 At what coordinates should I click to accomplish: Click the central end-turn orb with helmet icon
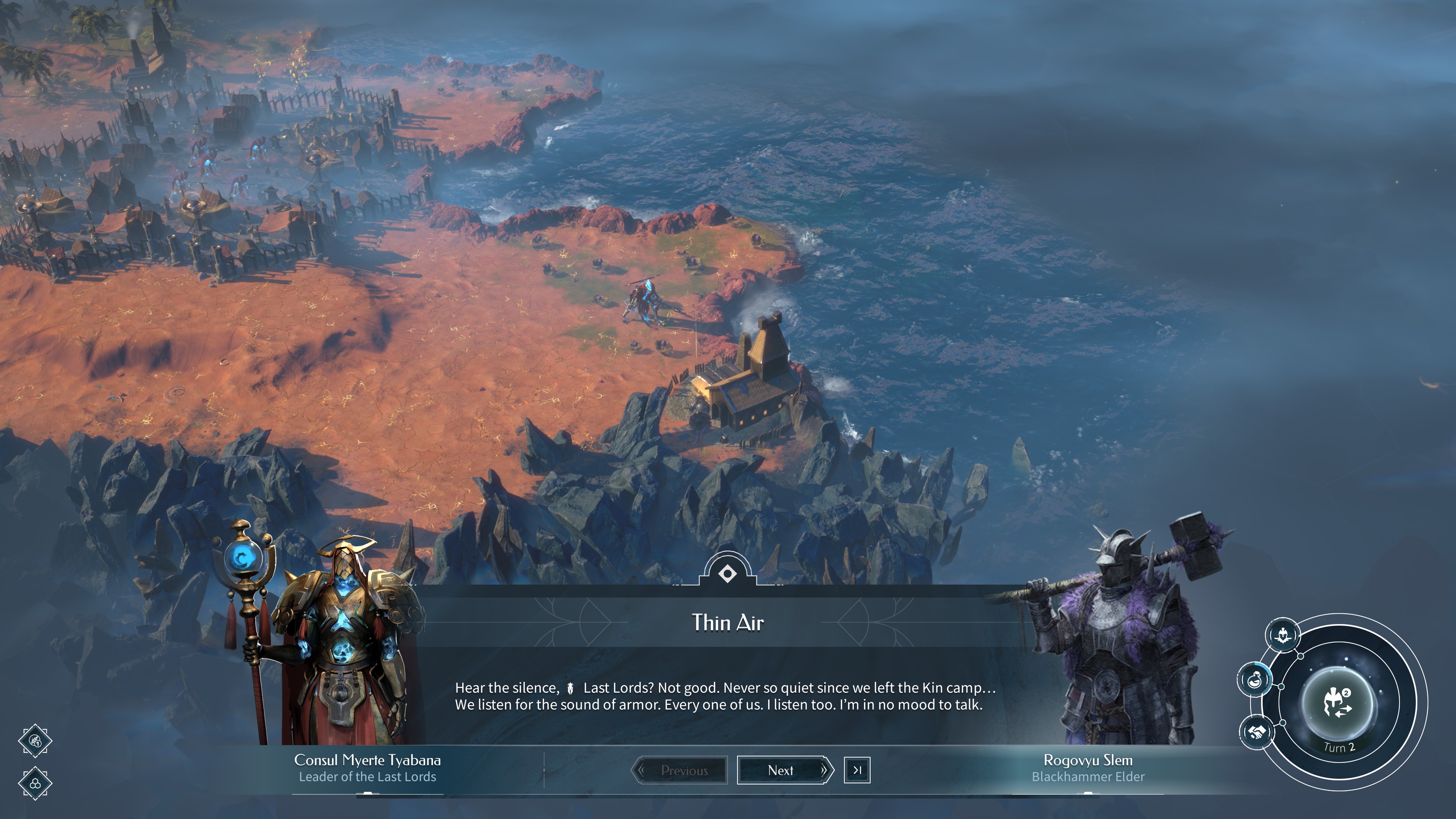1338,703
